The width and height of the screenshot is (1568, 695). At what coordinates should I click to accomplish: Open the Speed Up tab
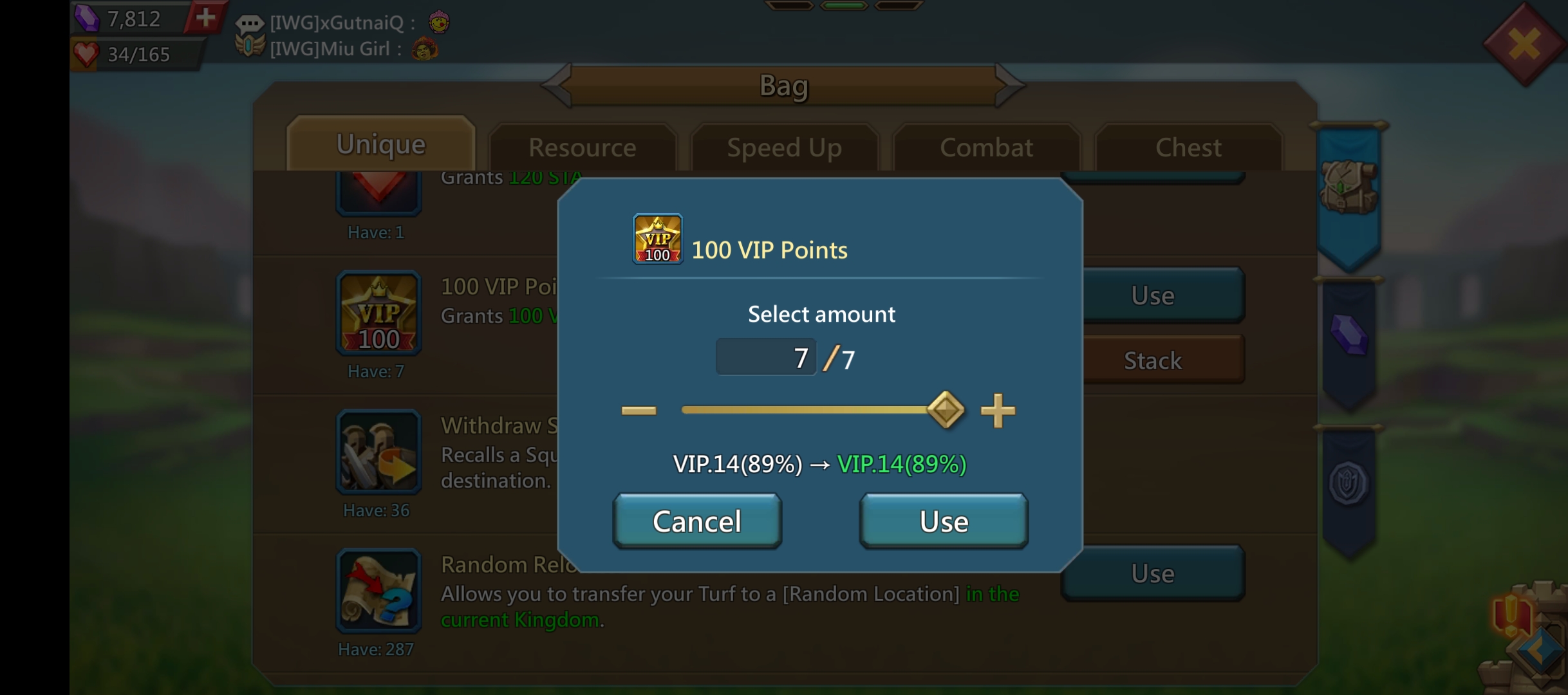(784, 147)
